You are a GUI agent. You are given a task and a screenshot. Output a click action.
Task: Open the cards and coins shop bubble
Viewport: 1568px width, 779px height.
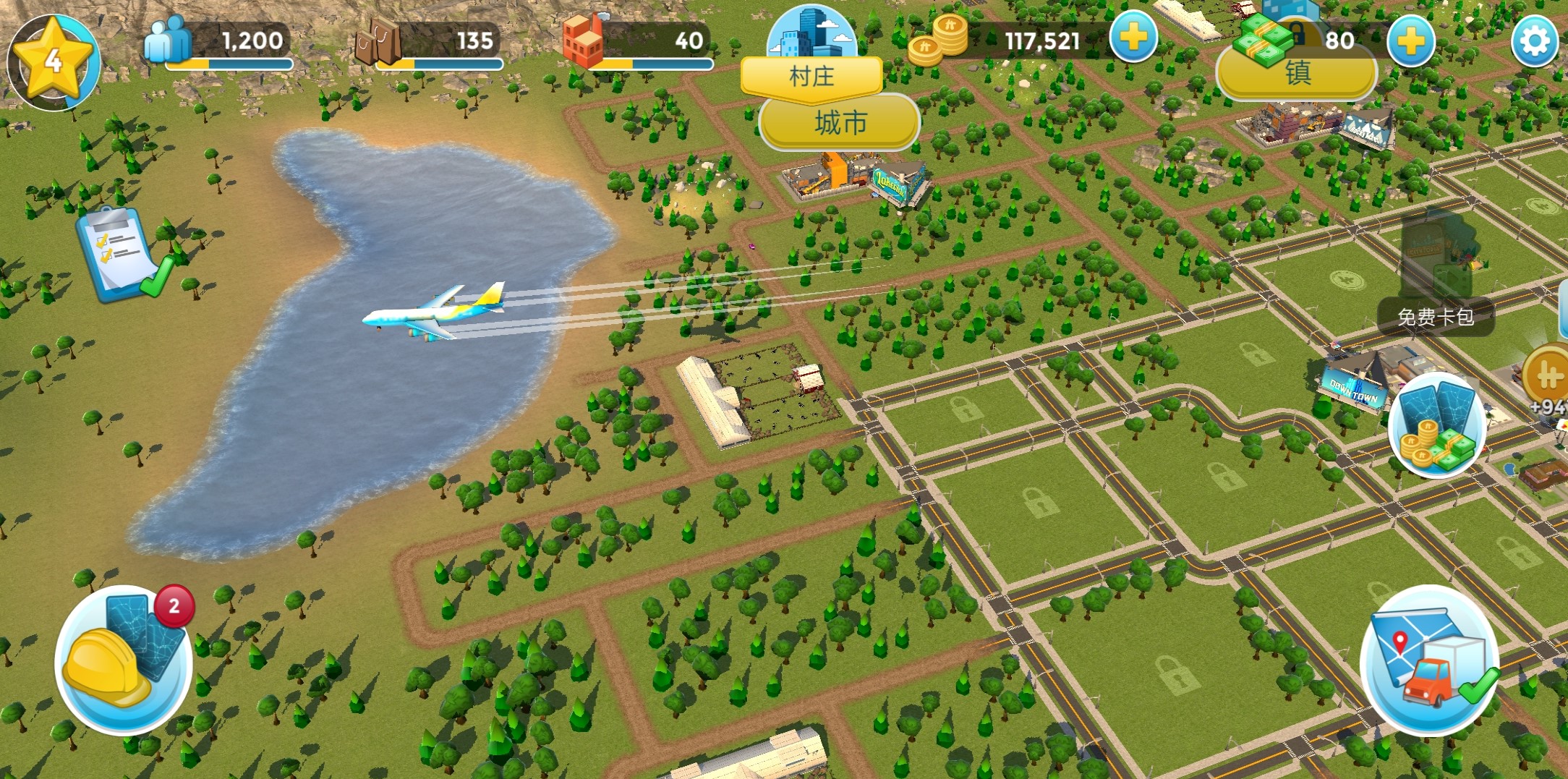tap(1436, 425)
